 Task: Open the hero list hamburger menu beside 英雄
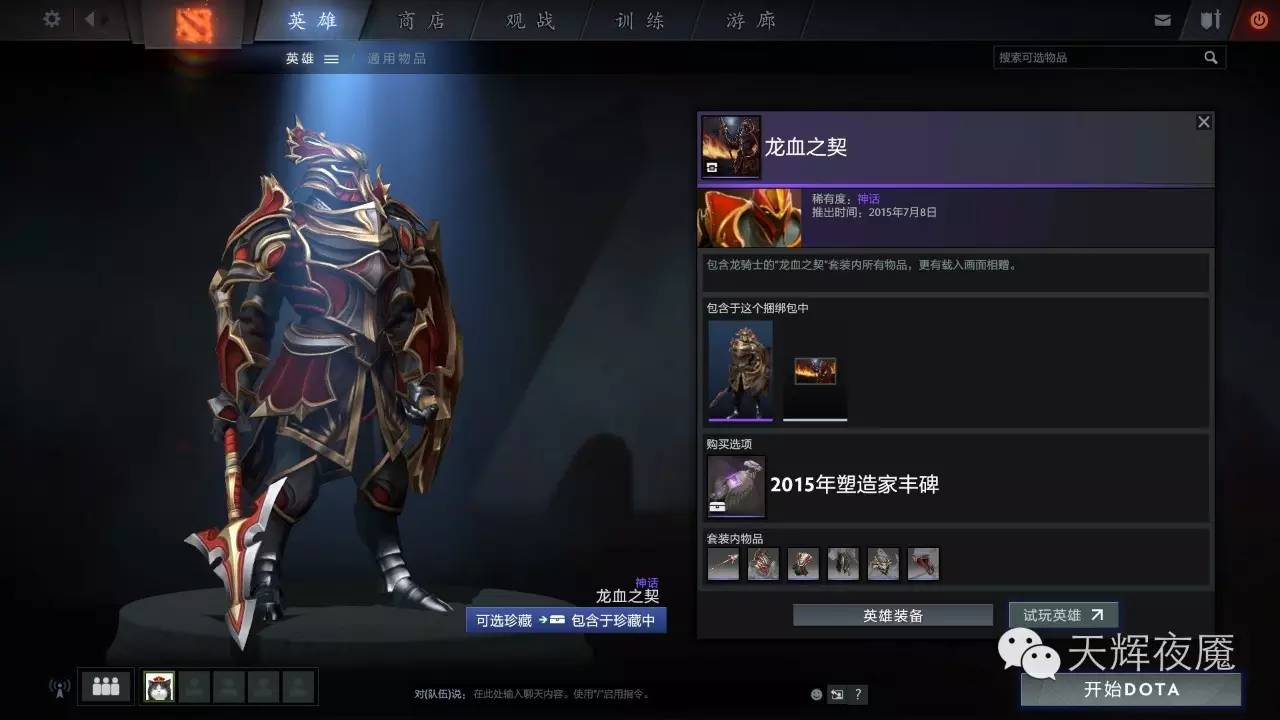tap(330, 58)
